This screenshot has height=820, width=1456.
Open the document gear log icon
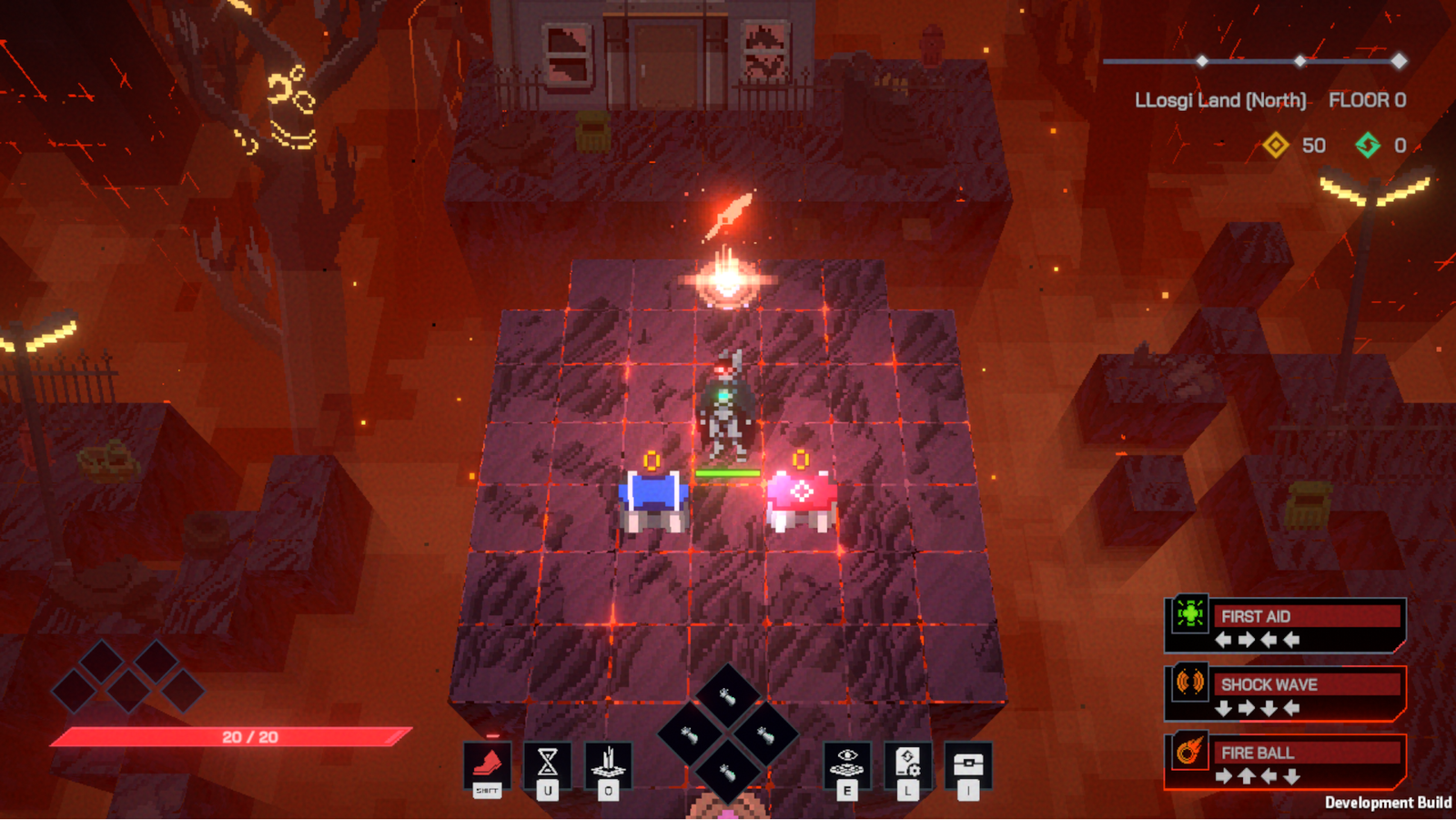(907, 763)
